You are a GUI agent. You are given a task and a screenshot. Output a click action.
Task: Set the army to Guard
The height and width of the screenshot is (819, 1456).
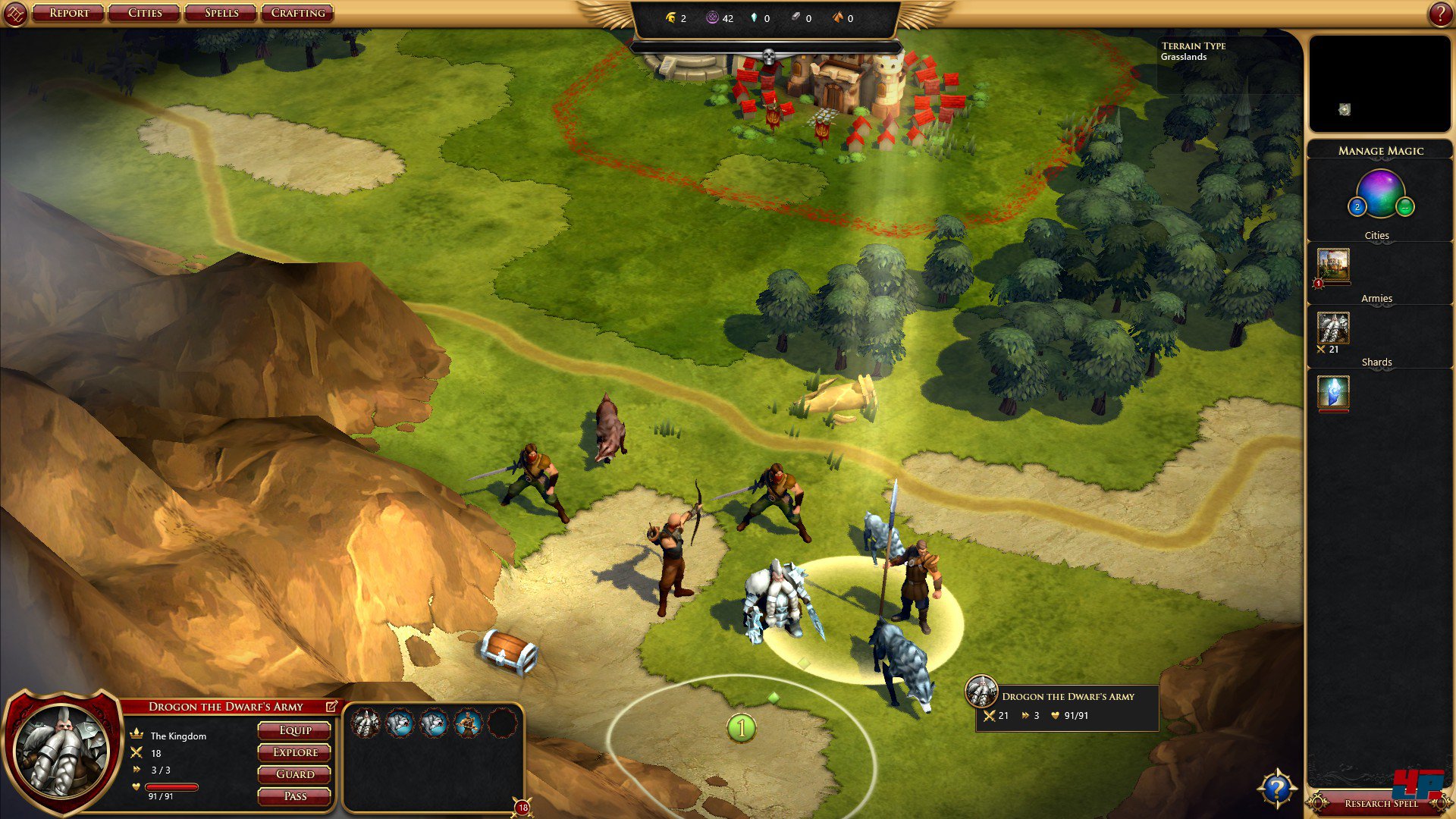tap(295, 774)
